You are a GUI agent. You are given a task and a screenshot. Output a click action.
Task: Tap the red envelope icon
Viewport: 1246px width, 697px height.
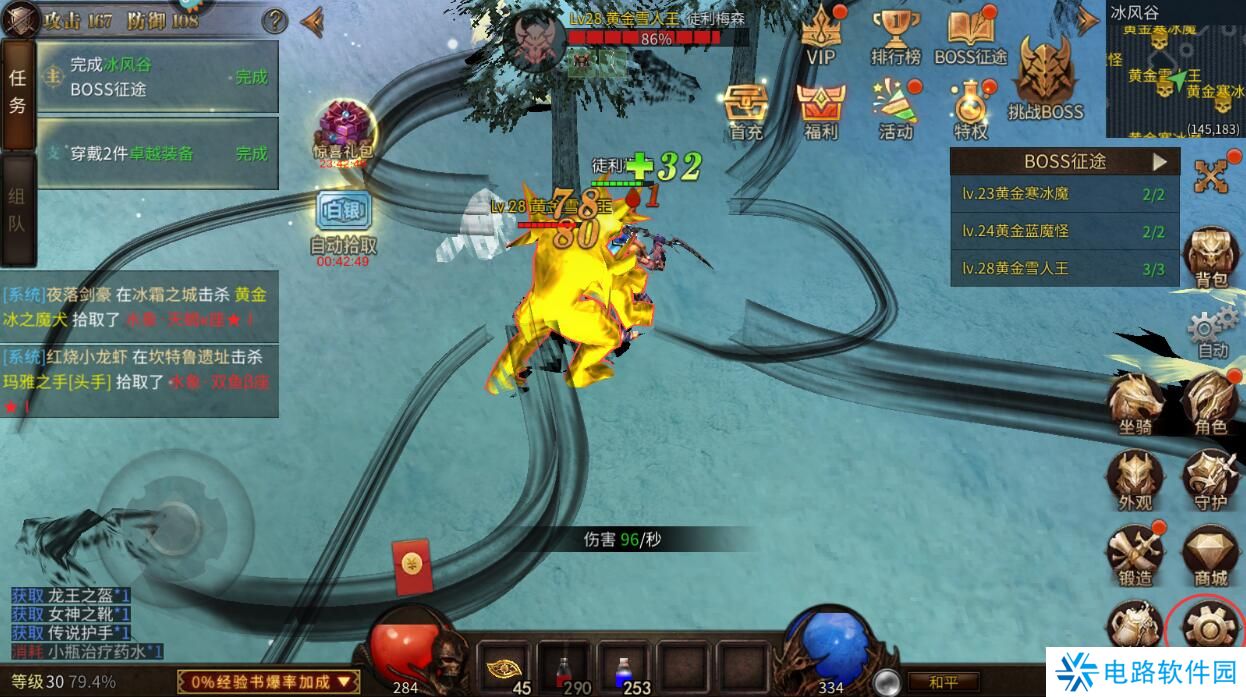pos(409,563)
